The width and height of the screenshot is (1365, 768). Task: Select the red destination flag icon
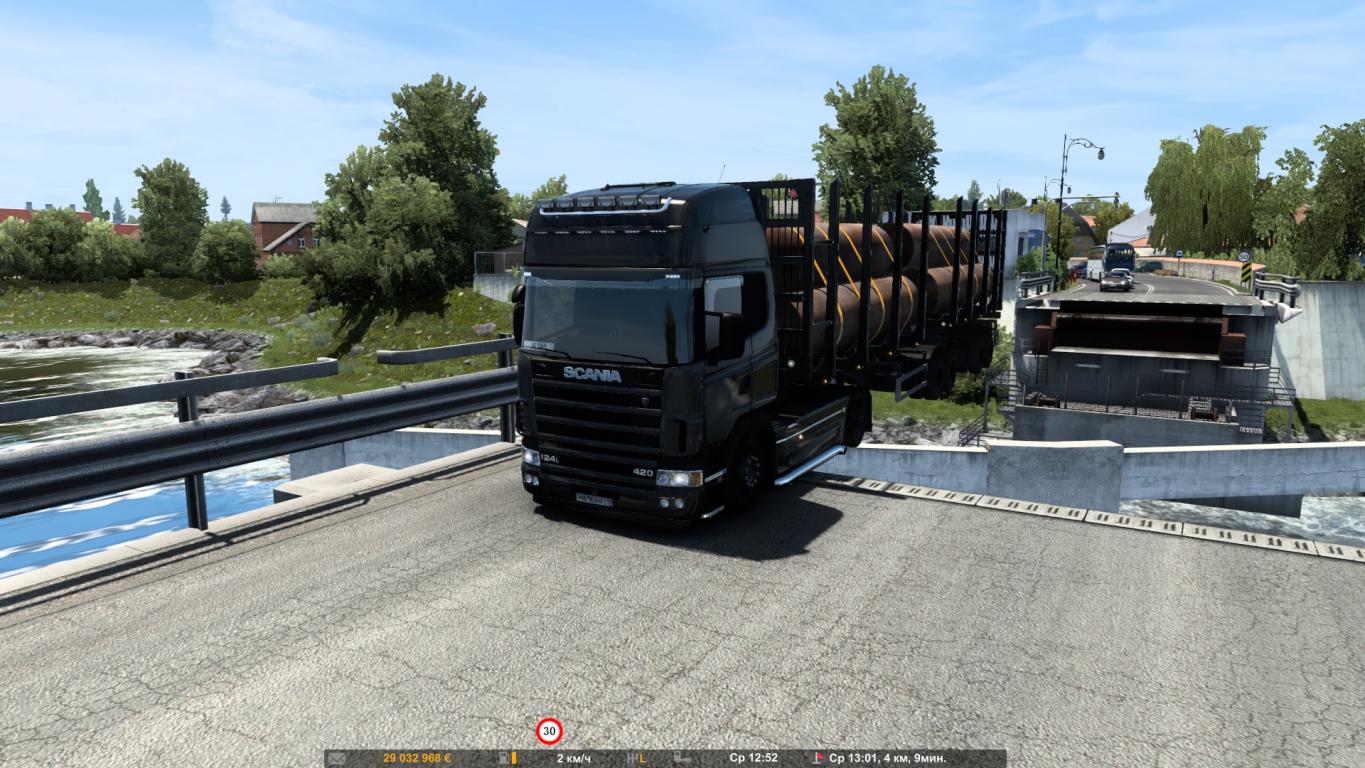click(818, 759)
